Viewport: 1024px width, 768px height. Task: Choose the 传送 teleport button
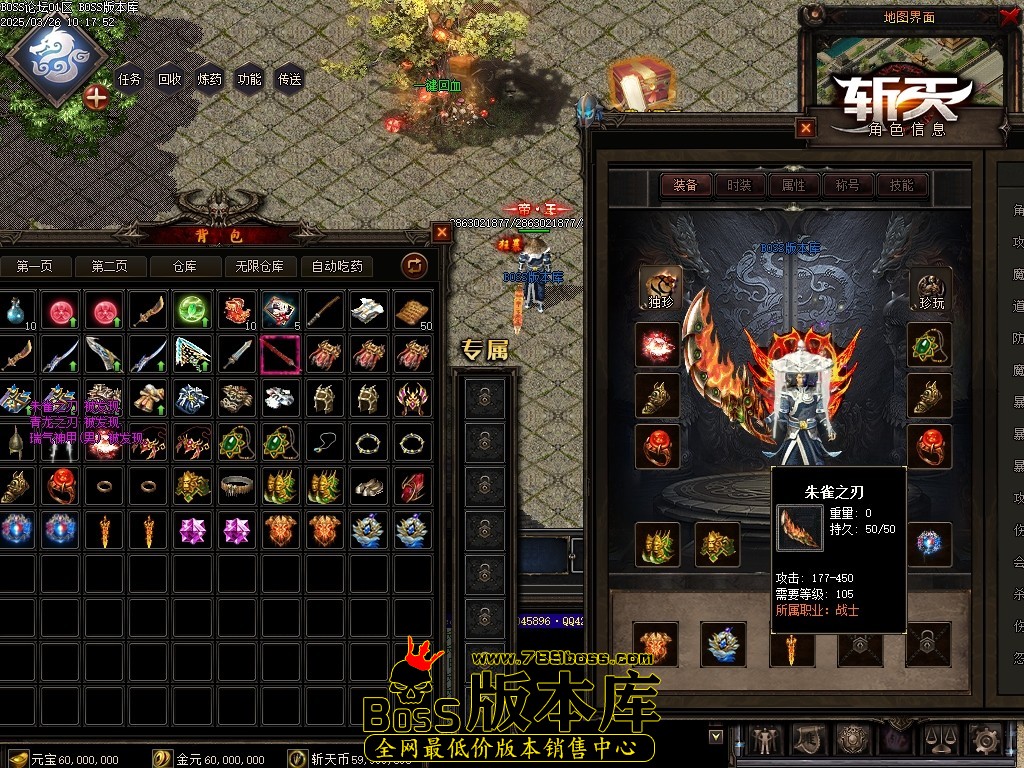[x=290, y=79]
